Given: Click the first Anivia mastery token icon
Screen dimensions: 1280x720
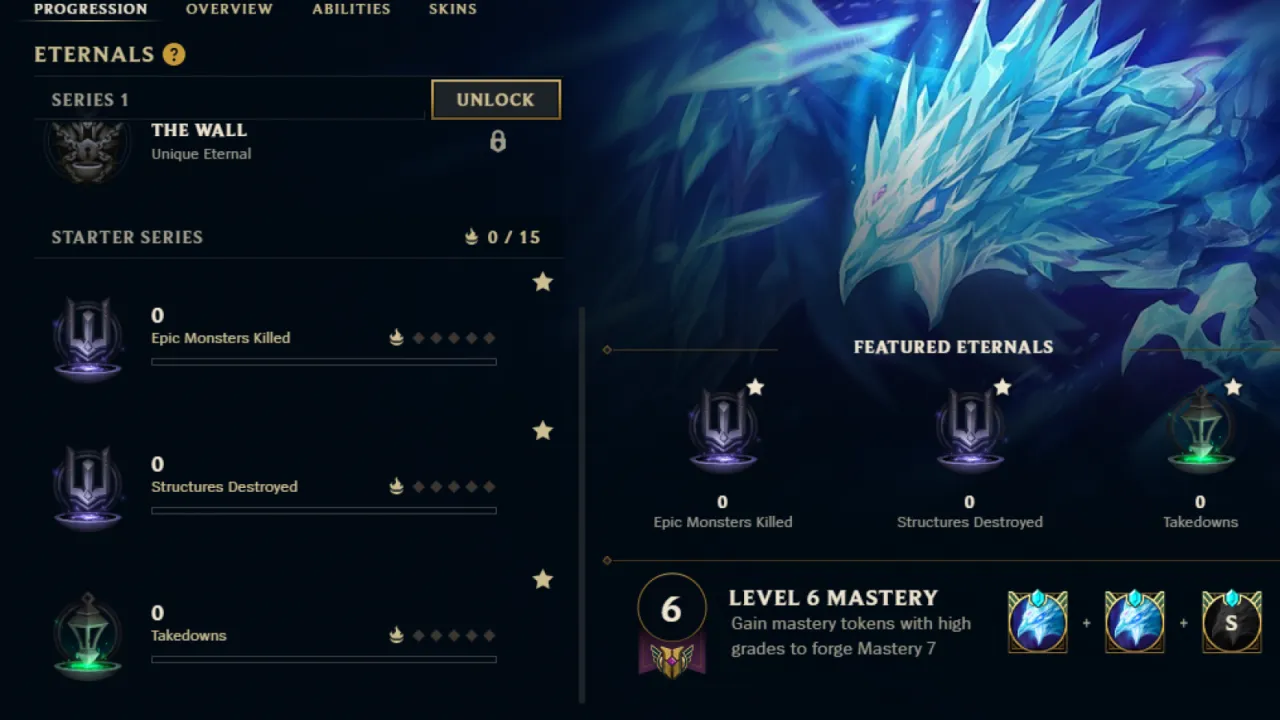Looking at the screenshot, I should coord(1037,621).
